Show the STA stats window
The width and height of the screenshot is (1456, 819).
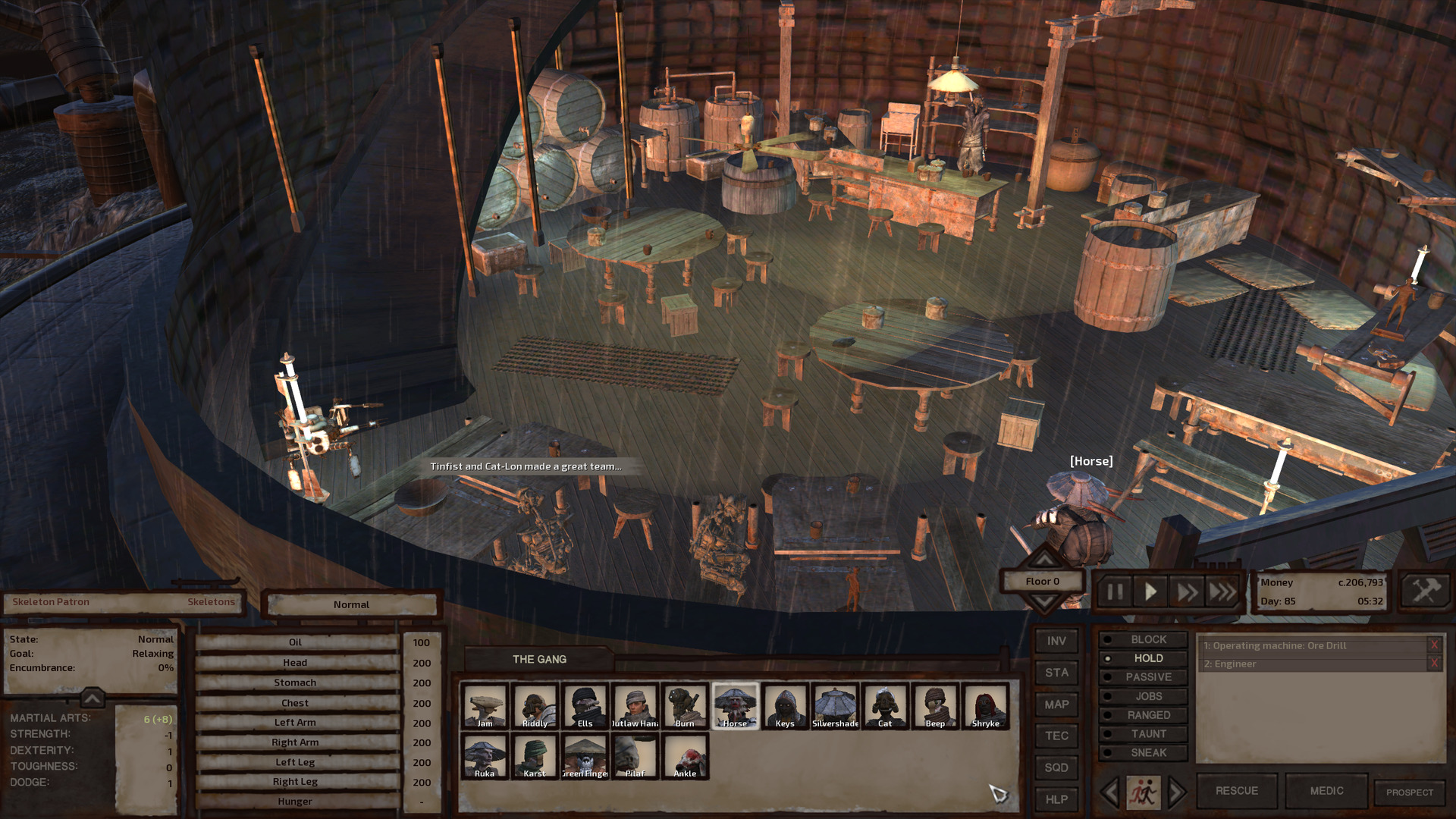tap(1056, 673)
